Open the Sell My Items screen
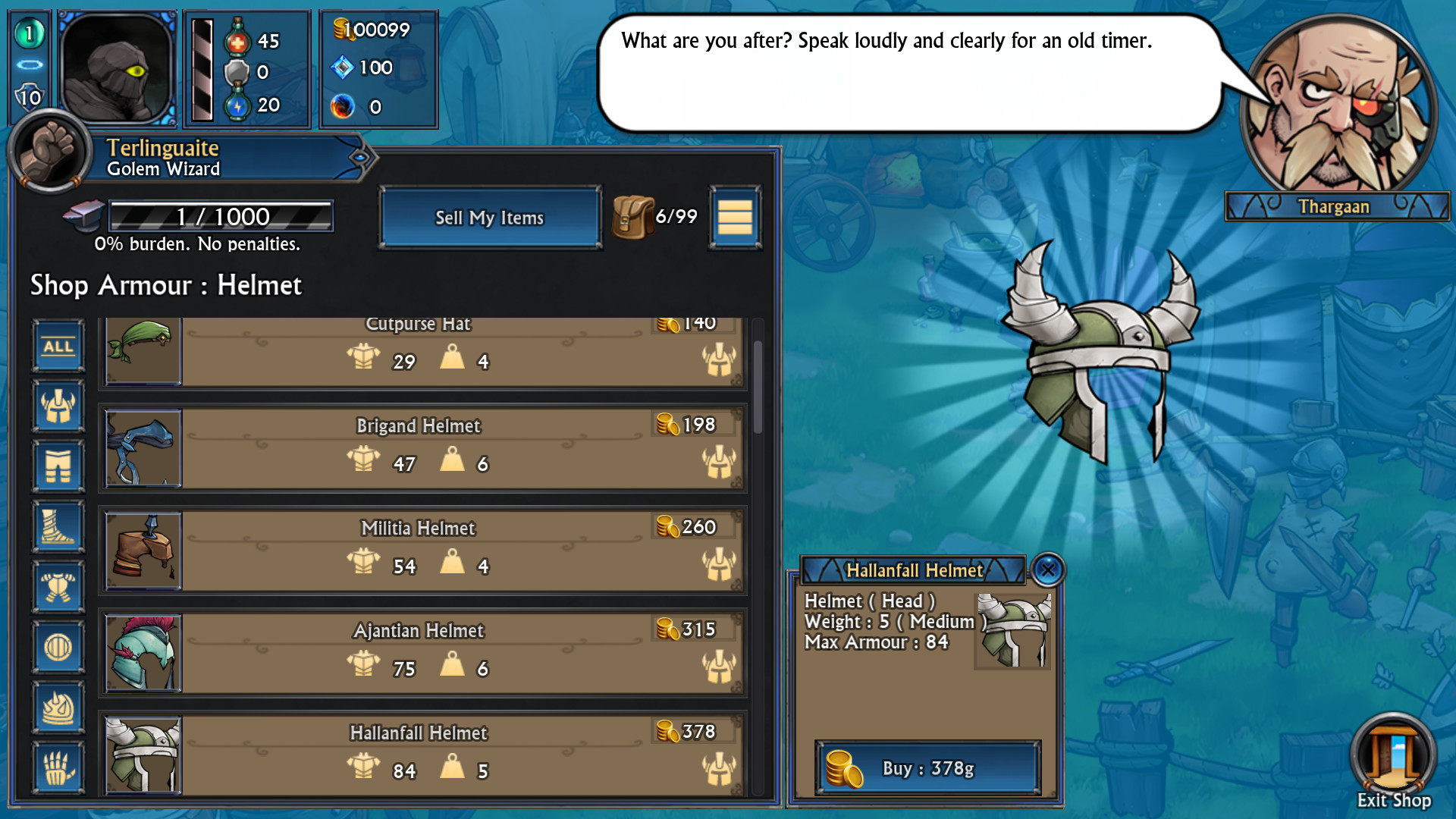This screenshot has height=819, width=1456. 490,218
